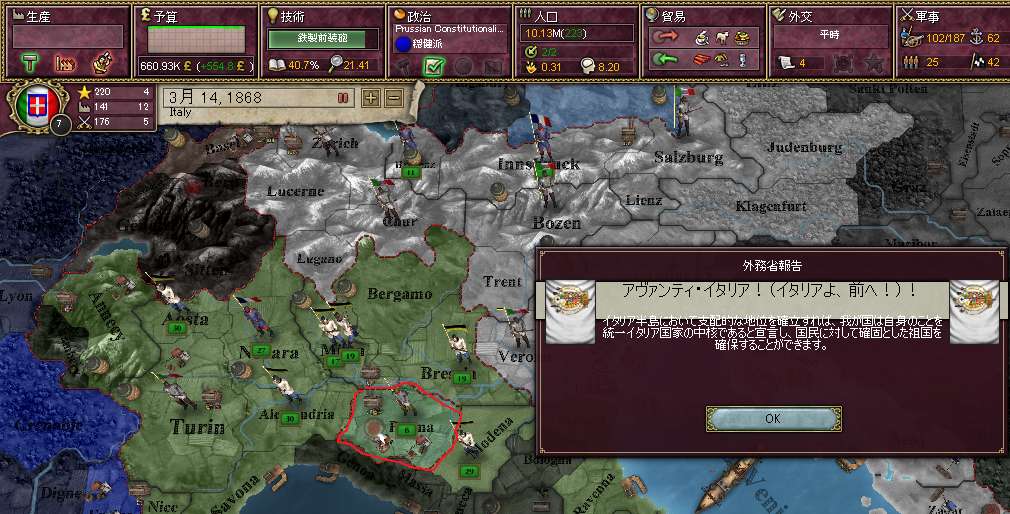Select the army unit circled in red
The width and height of the screenshot is (1010, 514).
(x=405, y=427)
